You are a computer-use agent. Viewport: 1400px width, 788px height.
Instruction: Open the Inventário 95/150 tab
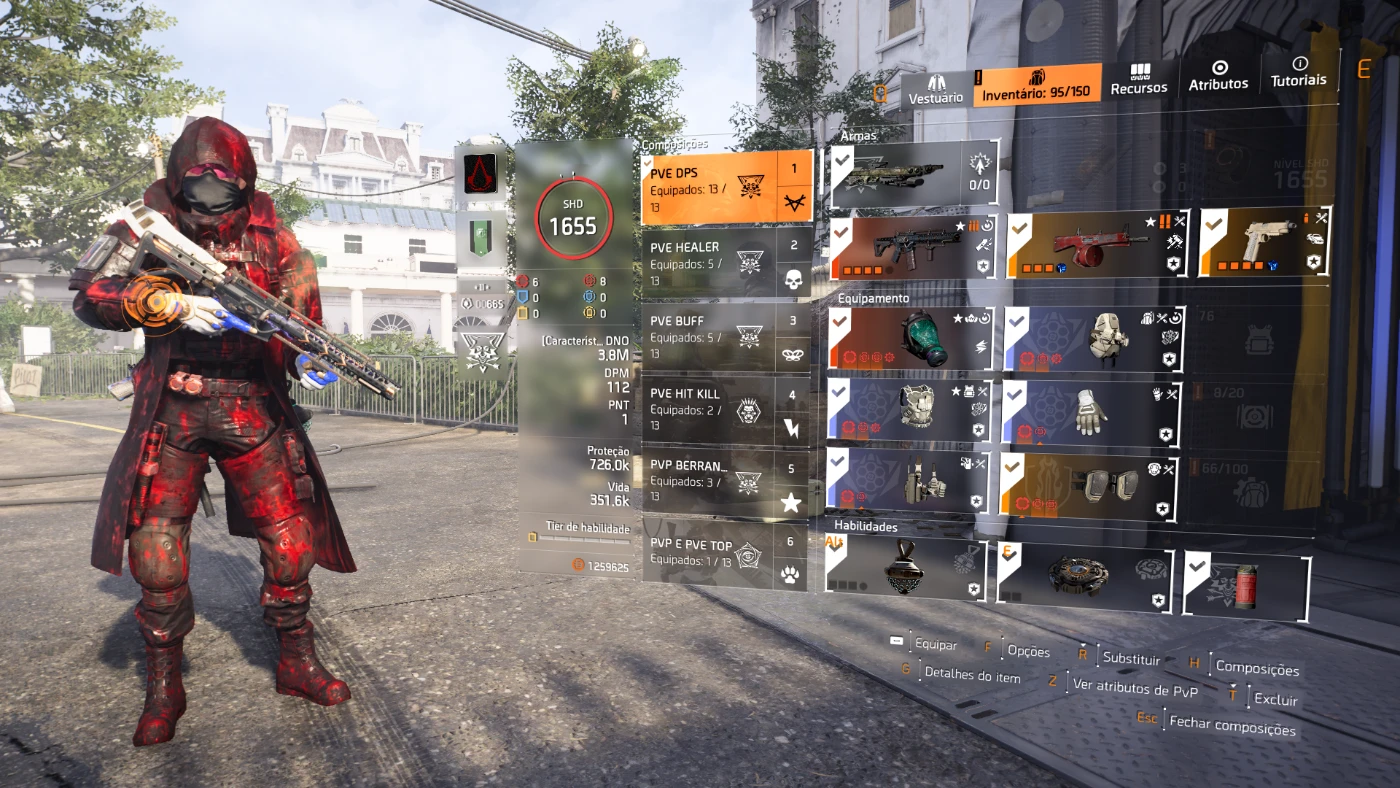(x=1036, y=86)
